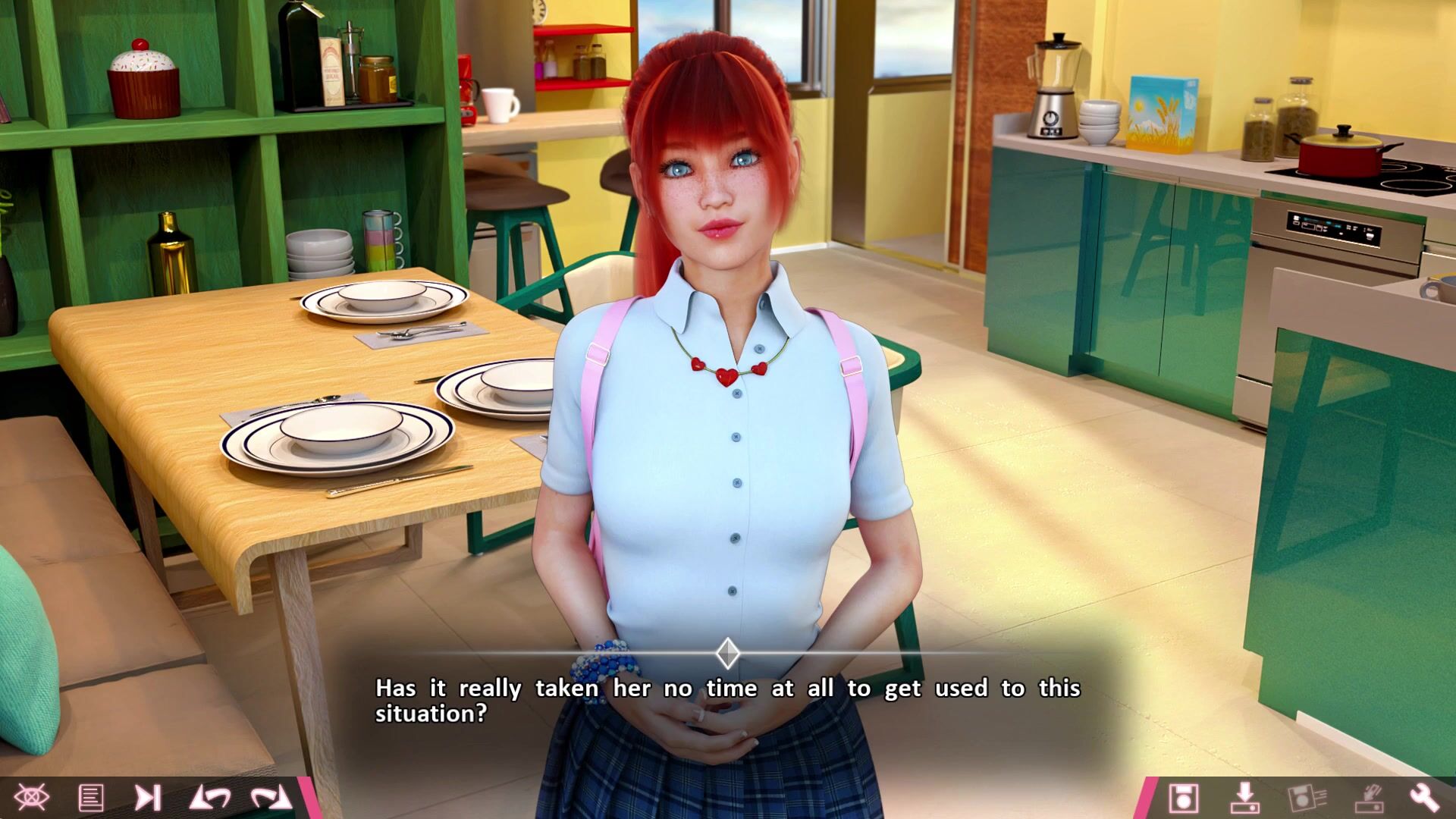The image size is (1456, 819).
Task: Open the save game floppy disk icon
Action: coord(1183,798)
